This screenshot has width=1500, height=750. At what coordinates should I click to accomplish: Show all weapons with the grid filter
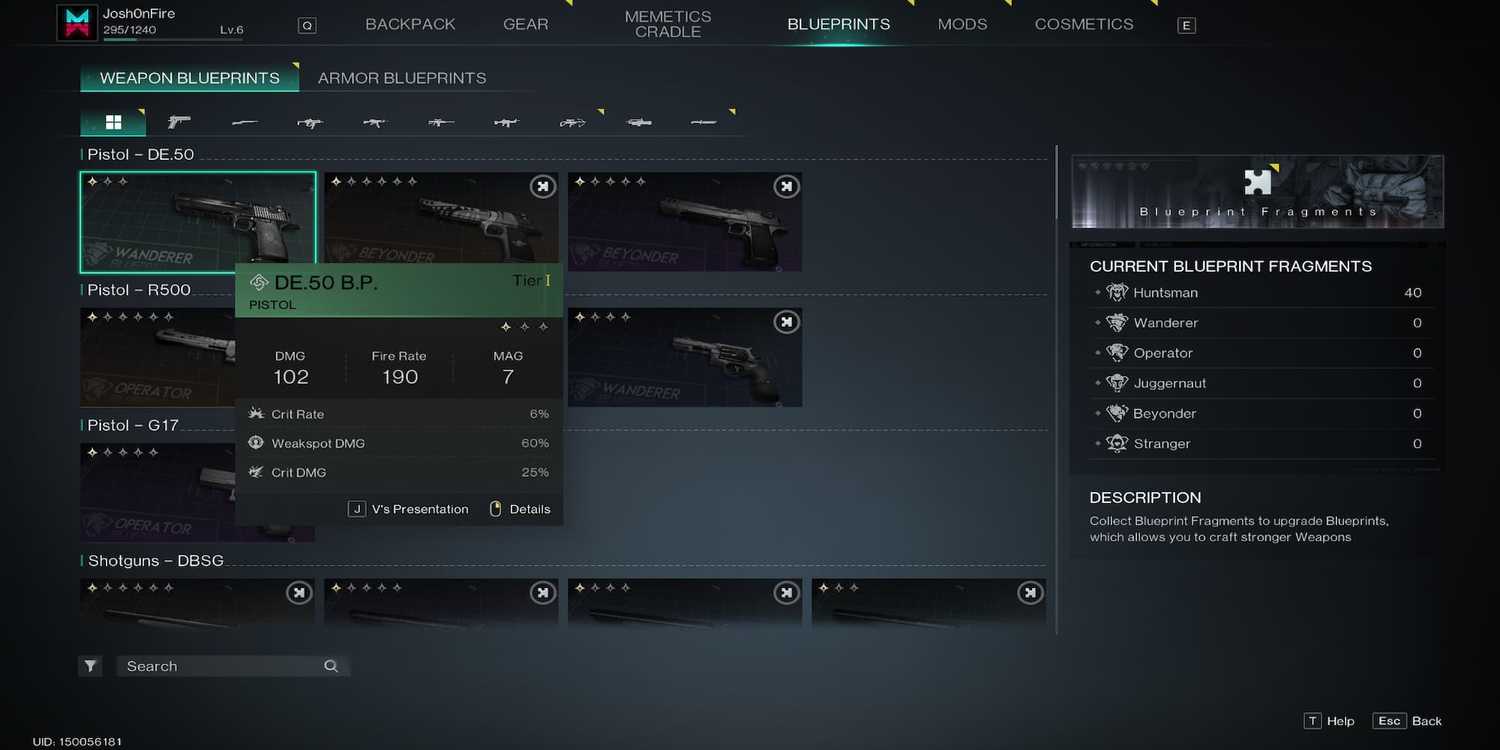pyautogui.click(x=113, y=122)
